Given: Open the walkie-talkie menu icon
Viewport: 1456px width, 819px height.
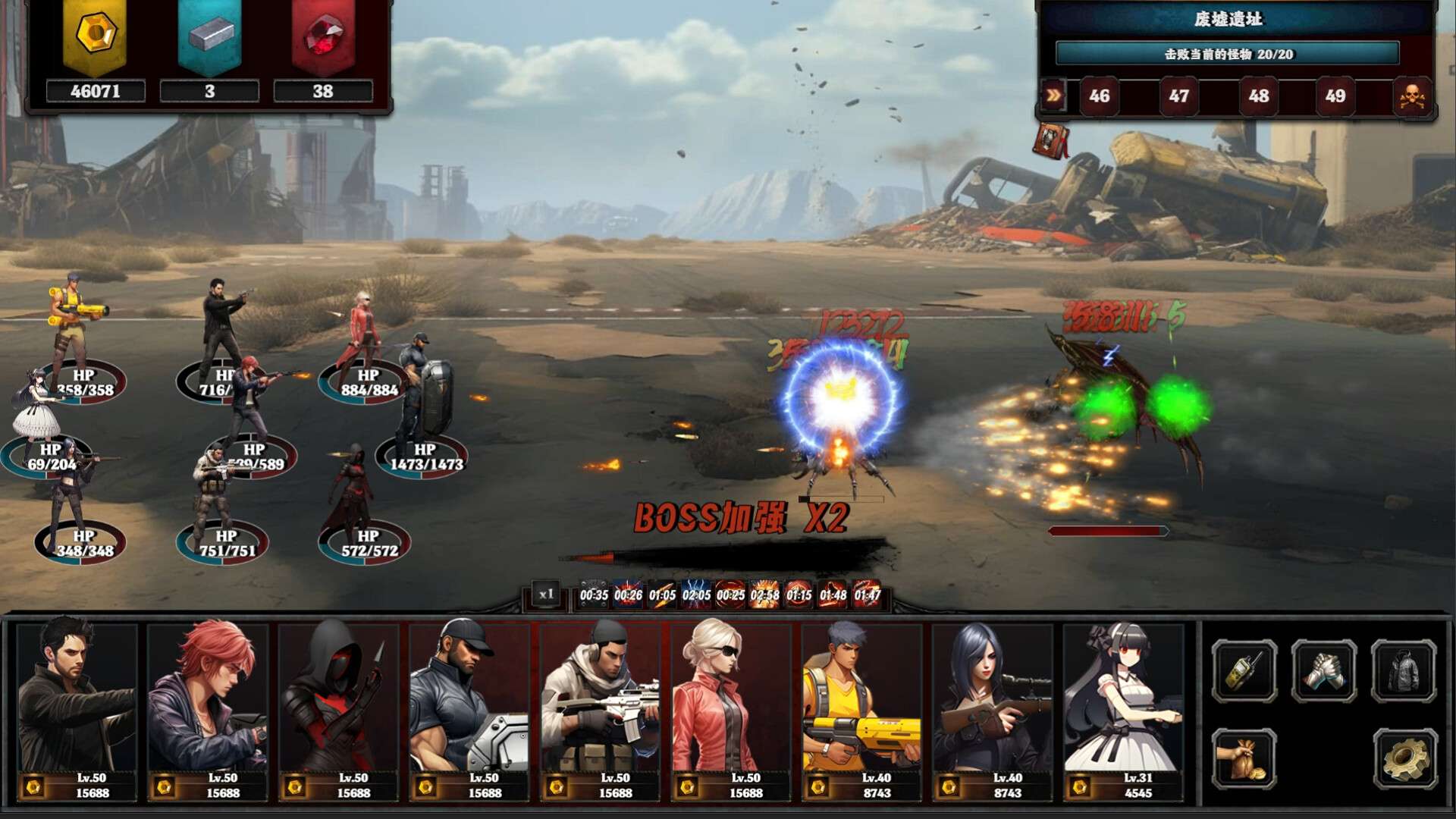Looking at the screenshot, I should 1244,670.
